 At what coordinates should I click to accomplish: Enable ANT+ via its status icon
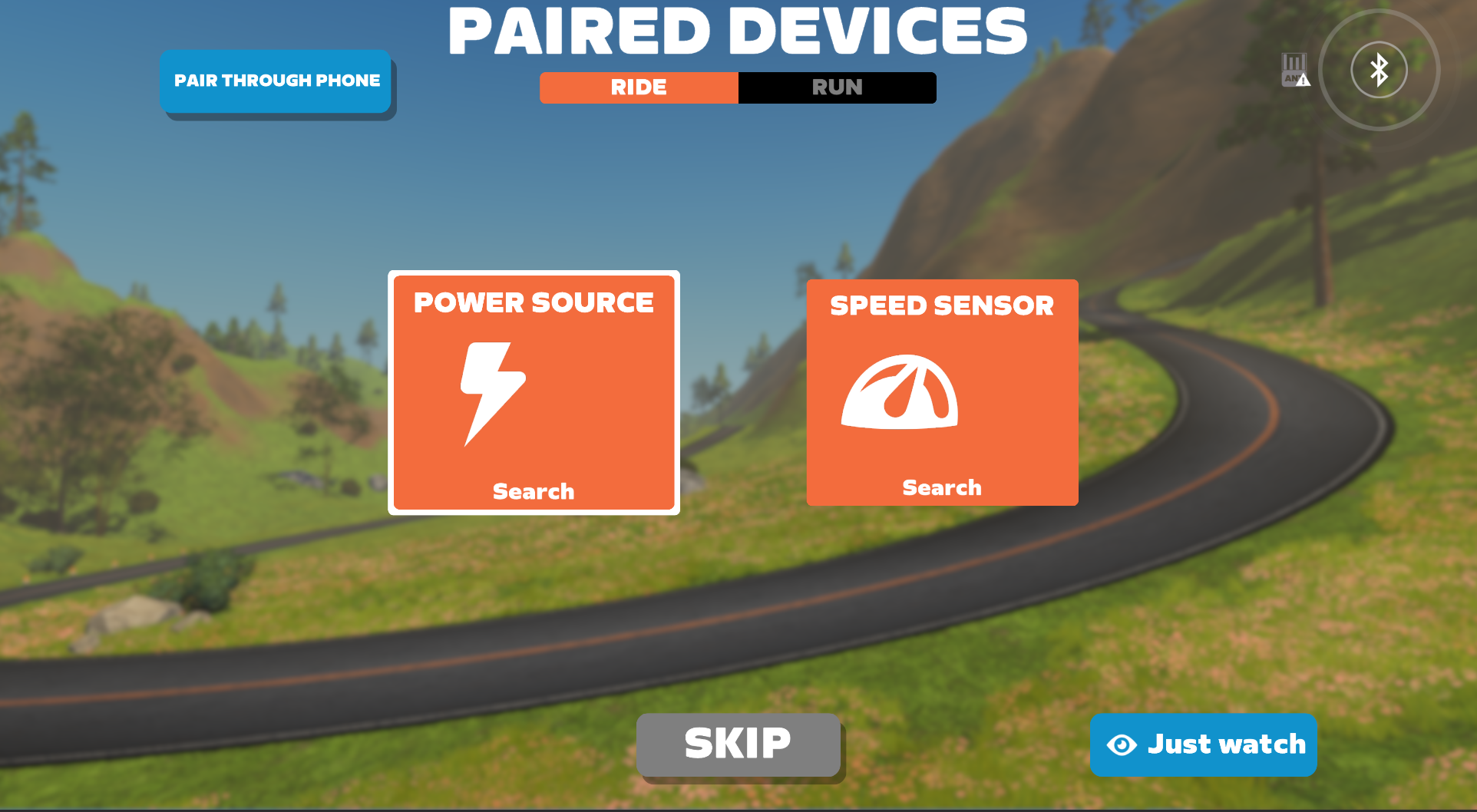1294,69
